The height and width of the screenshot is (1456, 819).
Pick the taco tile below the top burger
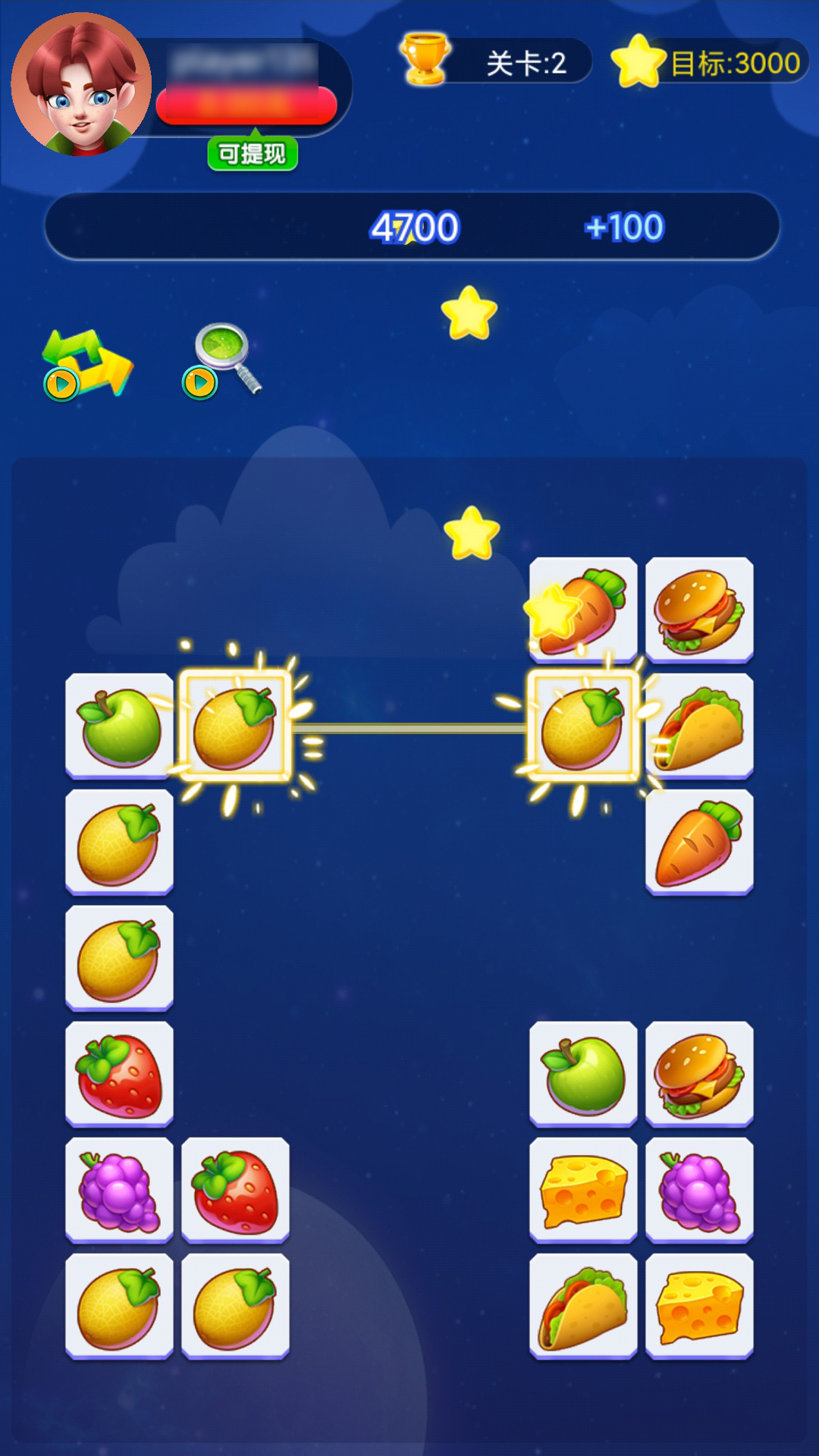(699, 726)
